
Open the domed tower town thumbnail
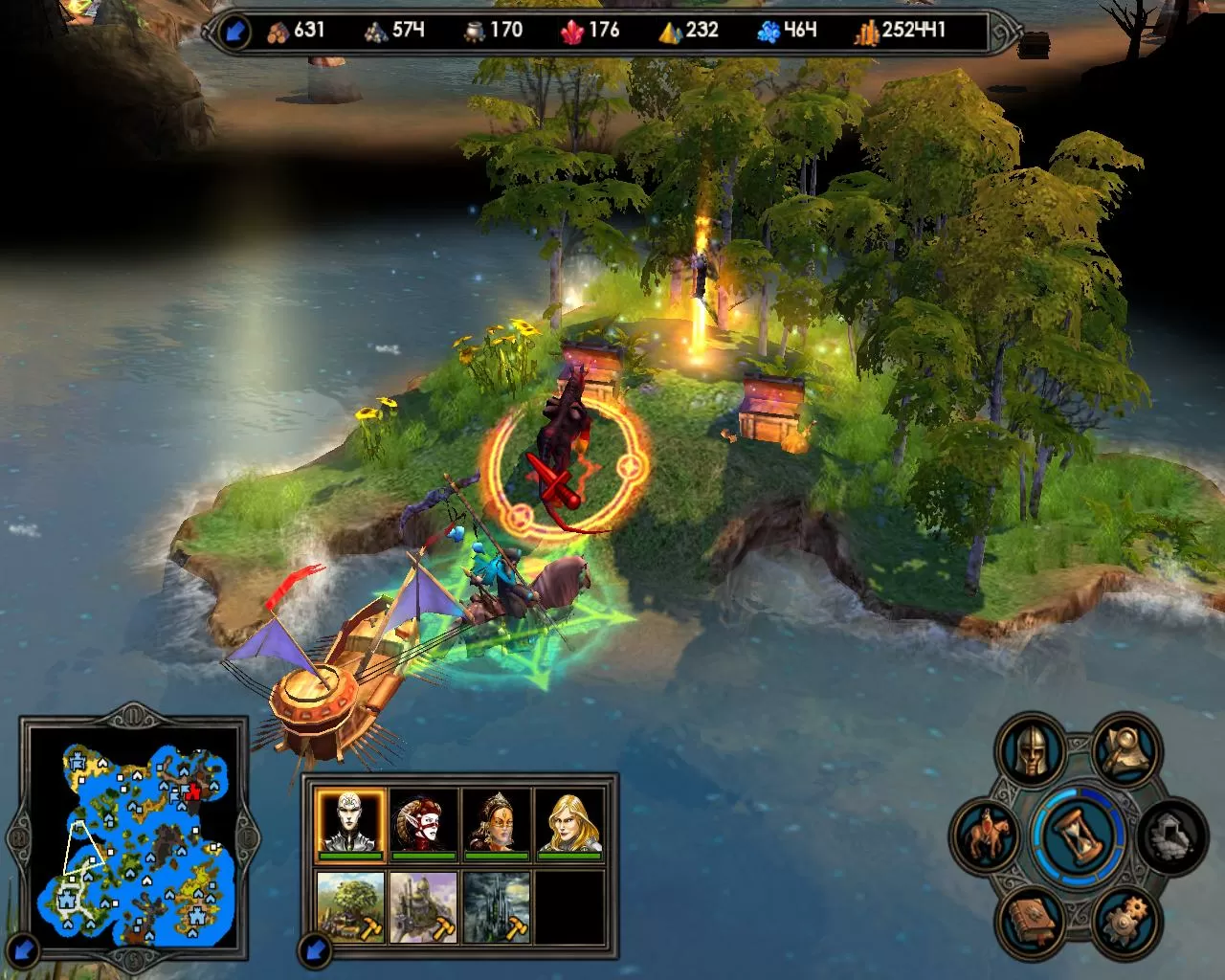(x=423, y=905)
